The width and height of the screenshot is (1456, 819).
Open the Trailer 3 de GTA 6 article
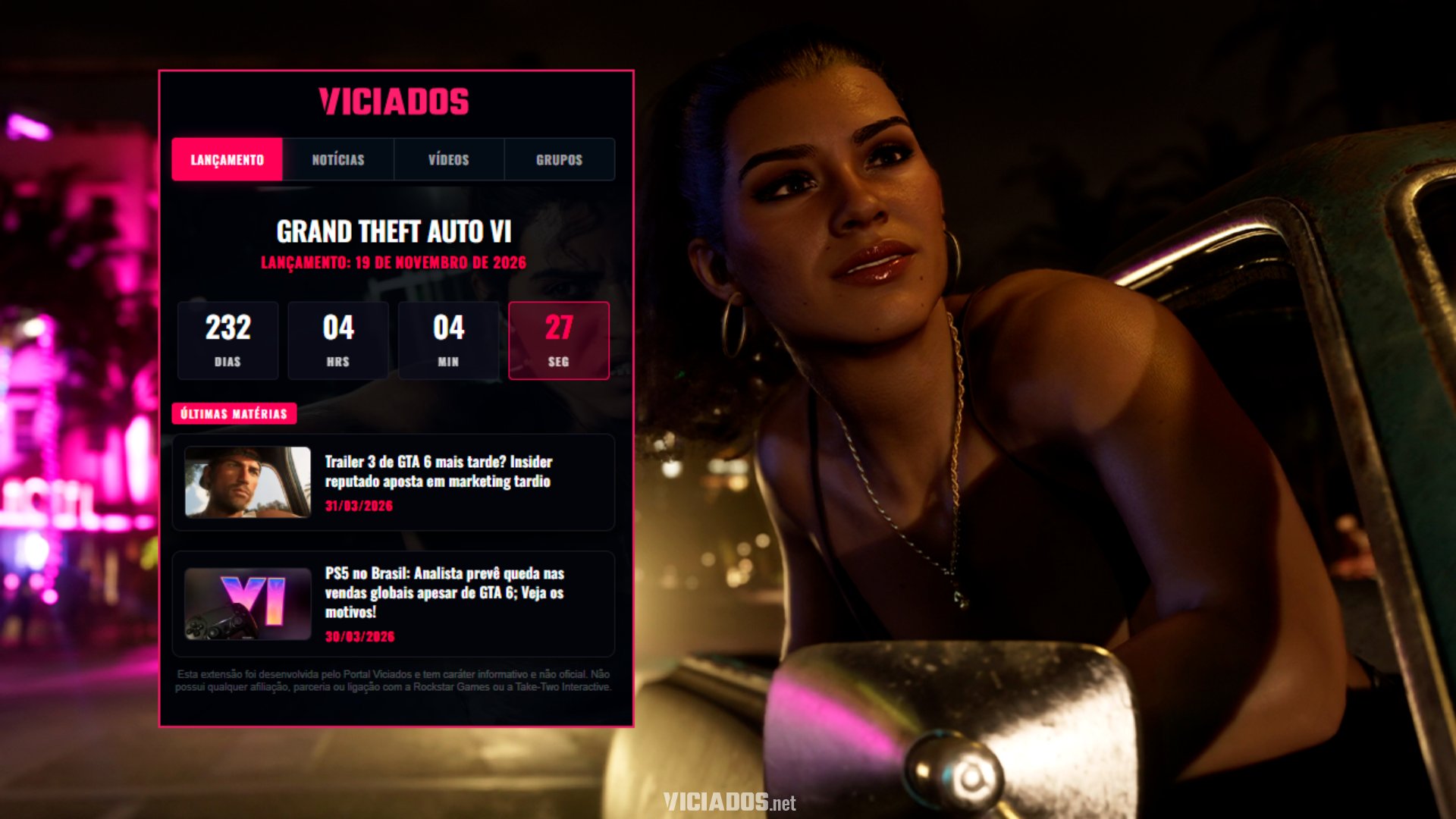[438, 472]
